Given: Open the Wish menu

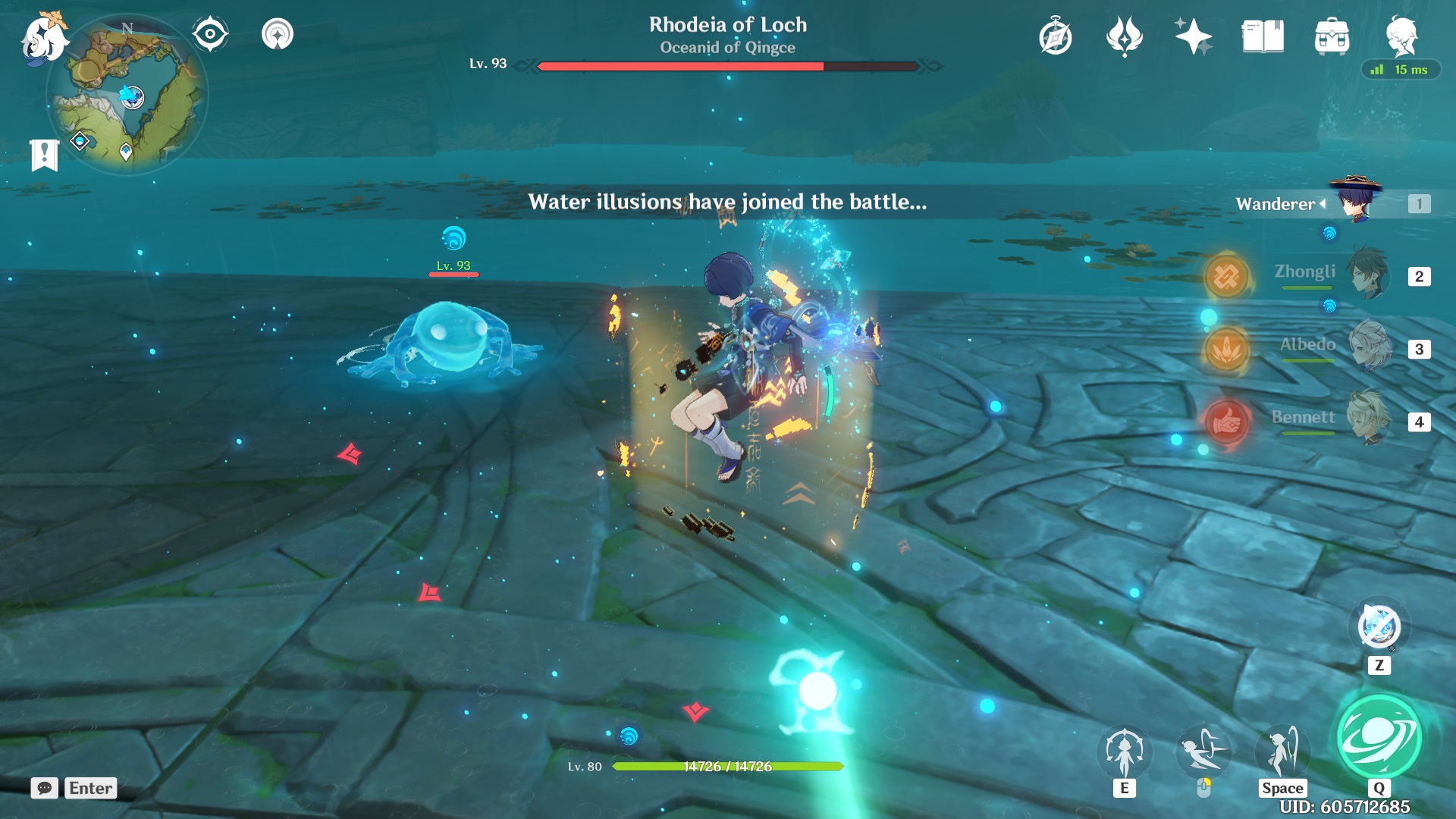Looking at the screenshot, I should coord(1125,36).
